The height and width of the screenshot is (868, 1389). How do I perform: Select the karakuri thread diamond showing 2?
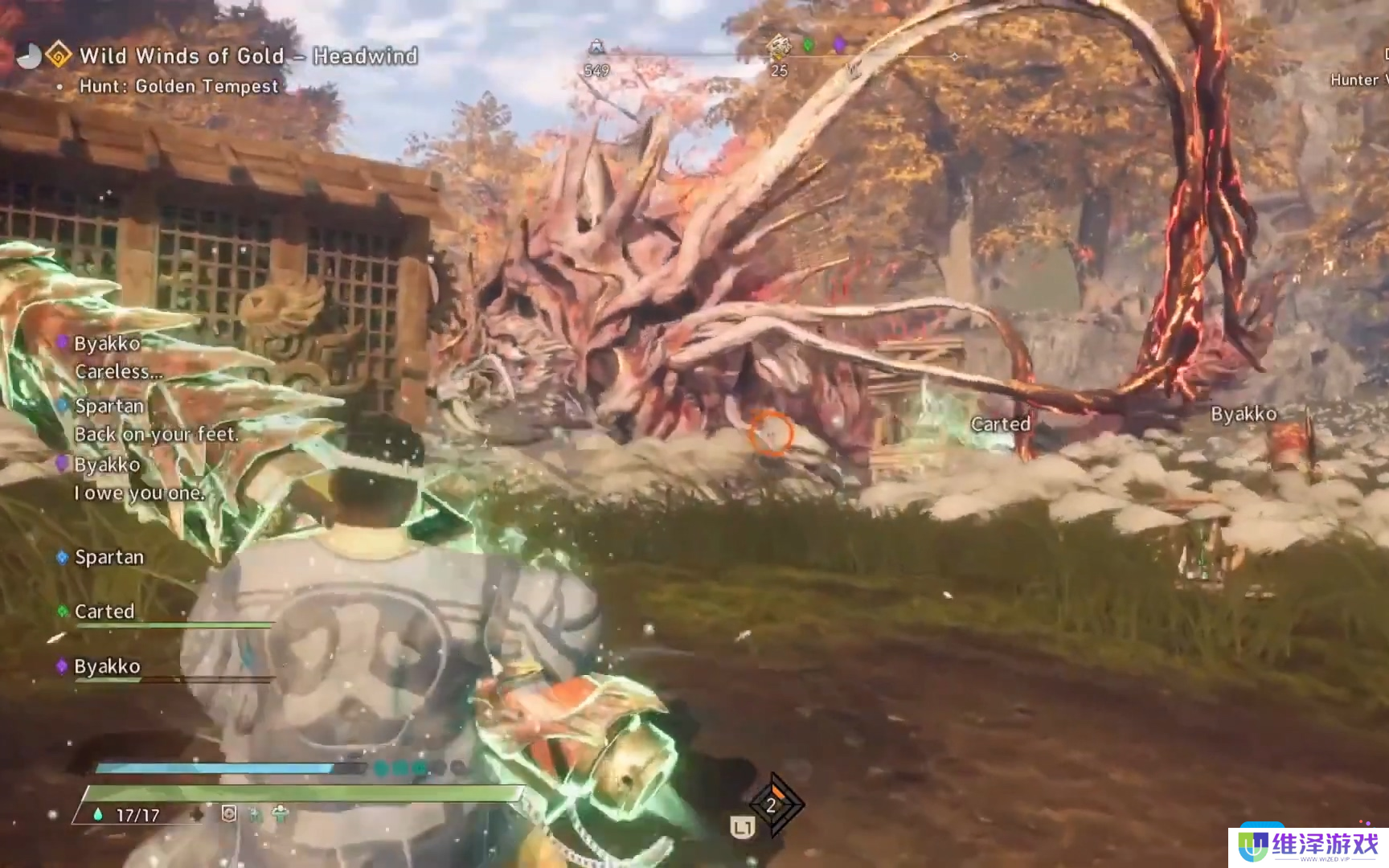click(x=772, y=805)
